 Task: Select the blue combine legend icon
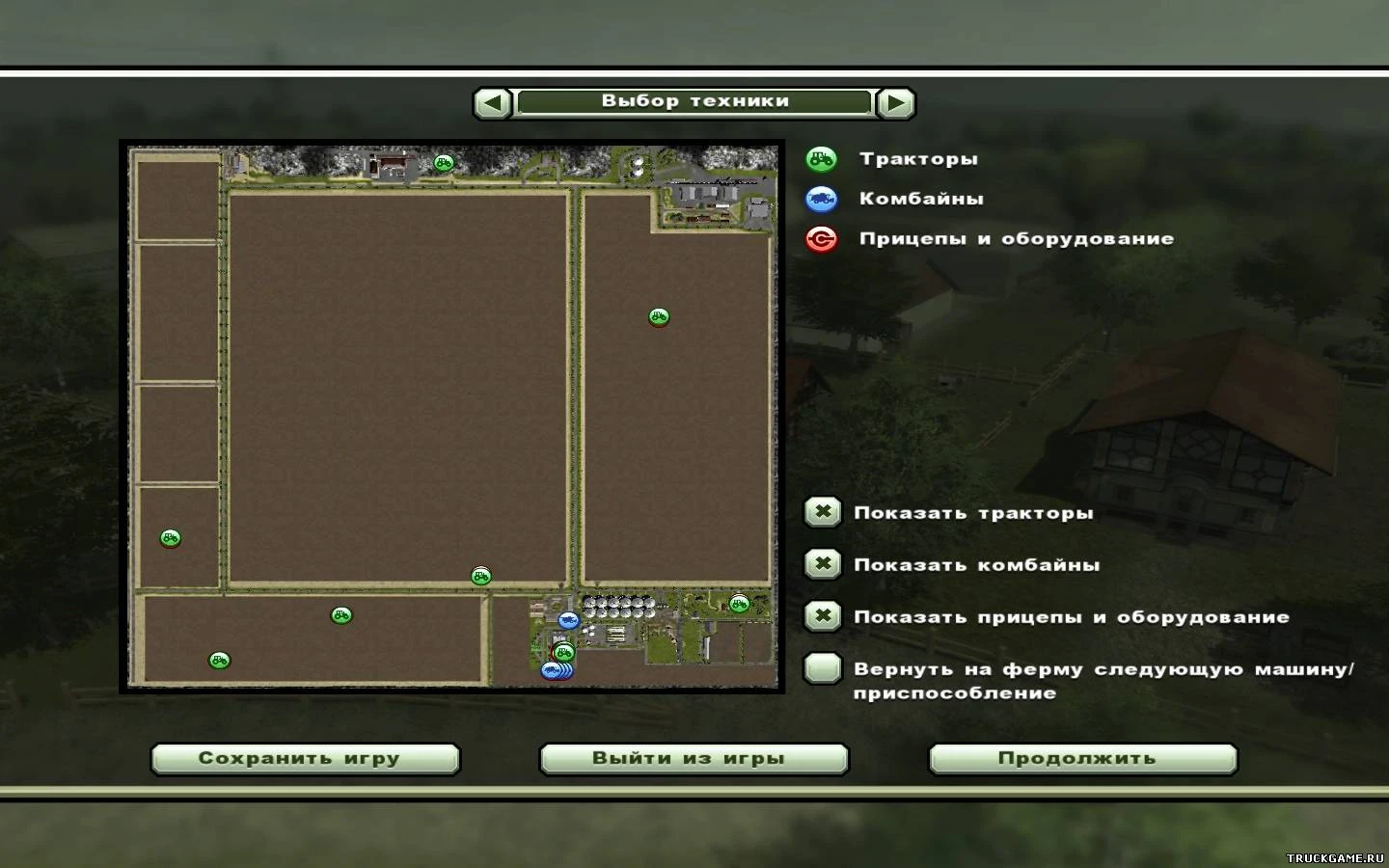821,199
